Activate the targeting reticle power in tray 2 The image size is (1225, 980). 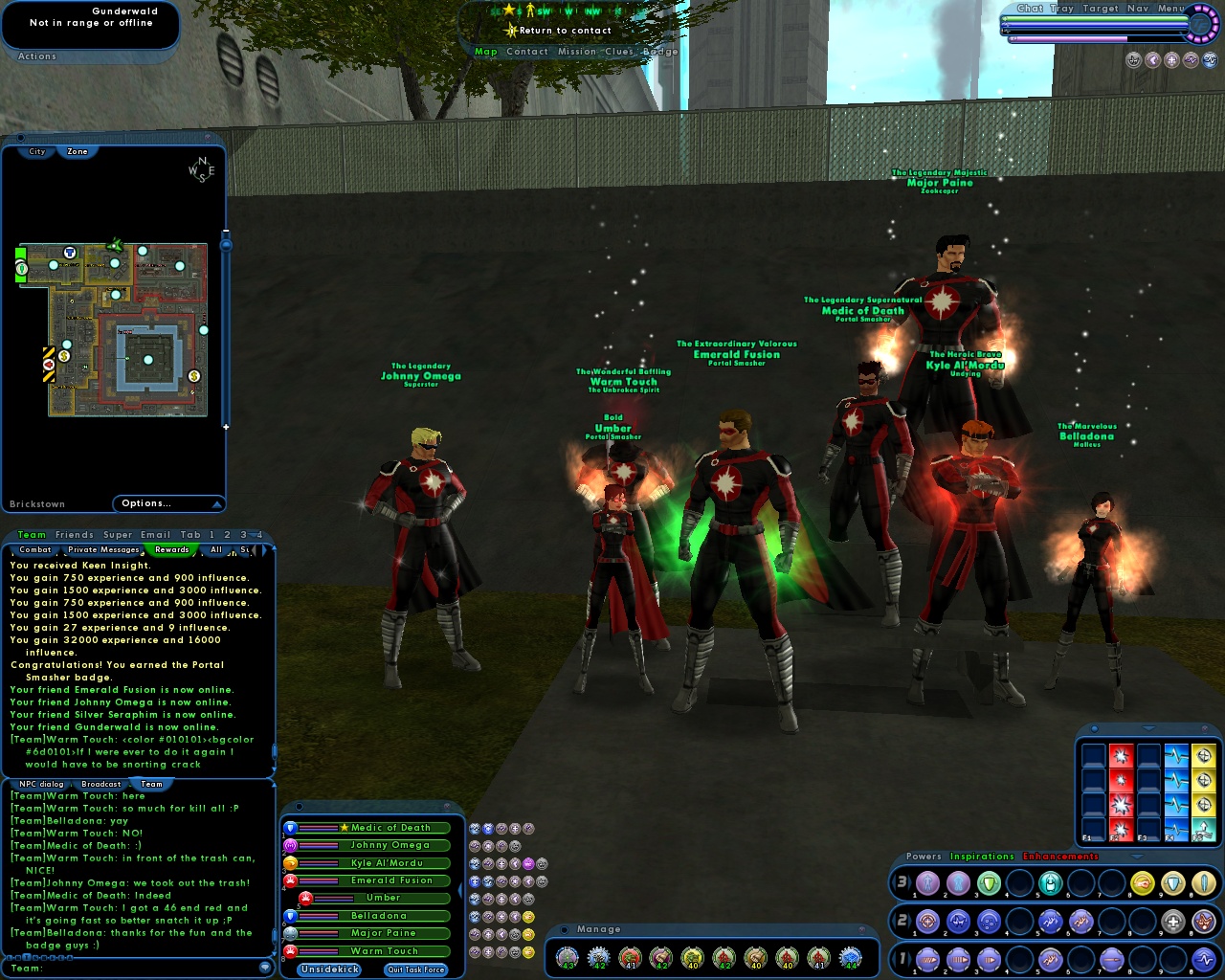pos(927,921)
